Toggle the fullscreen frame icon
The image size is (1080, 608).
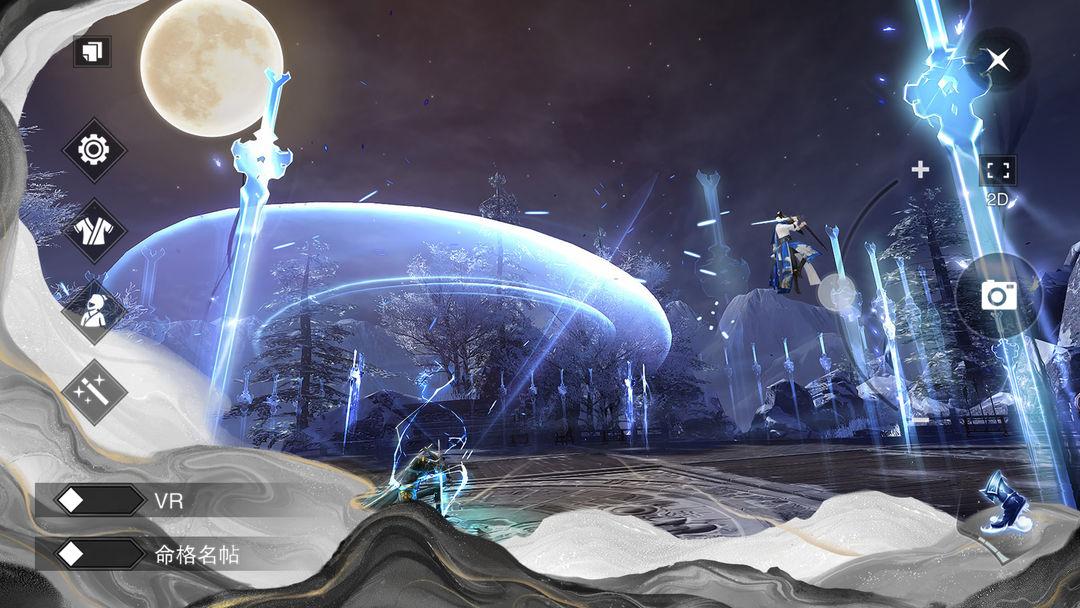click(997, 170)
